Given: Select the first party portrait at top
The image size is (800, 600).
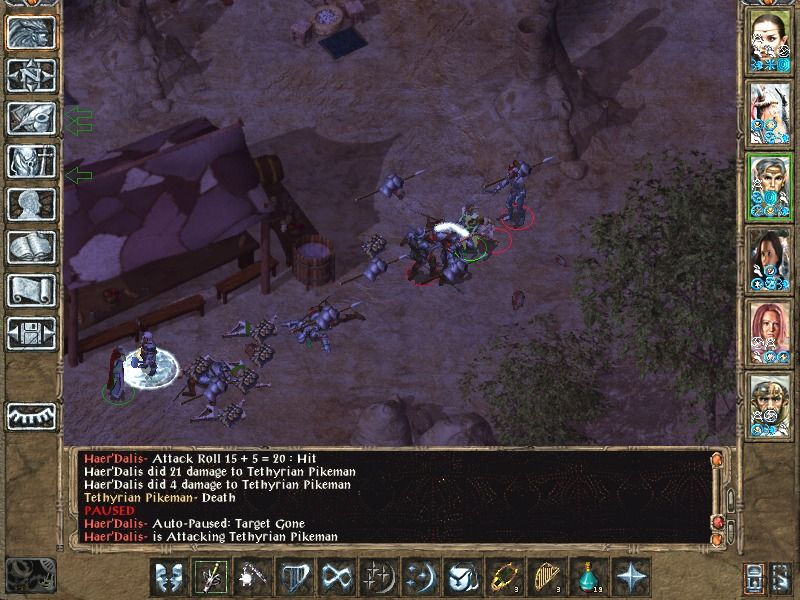Looking at the screenshot, I should pyautogui.click(x=770, y=43).
